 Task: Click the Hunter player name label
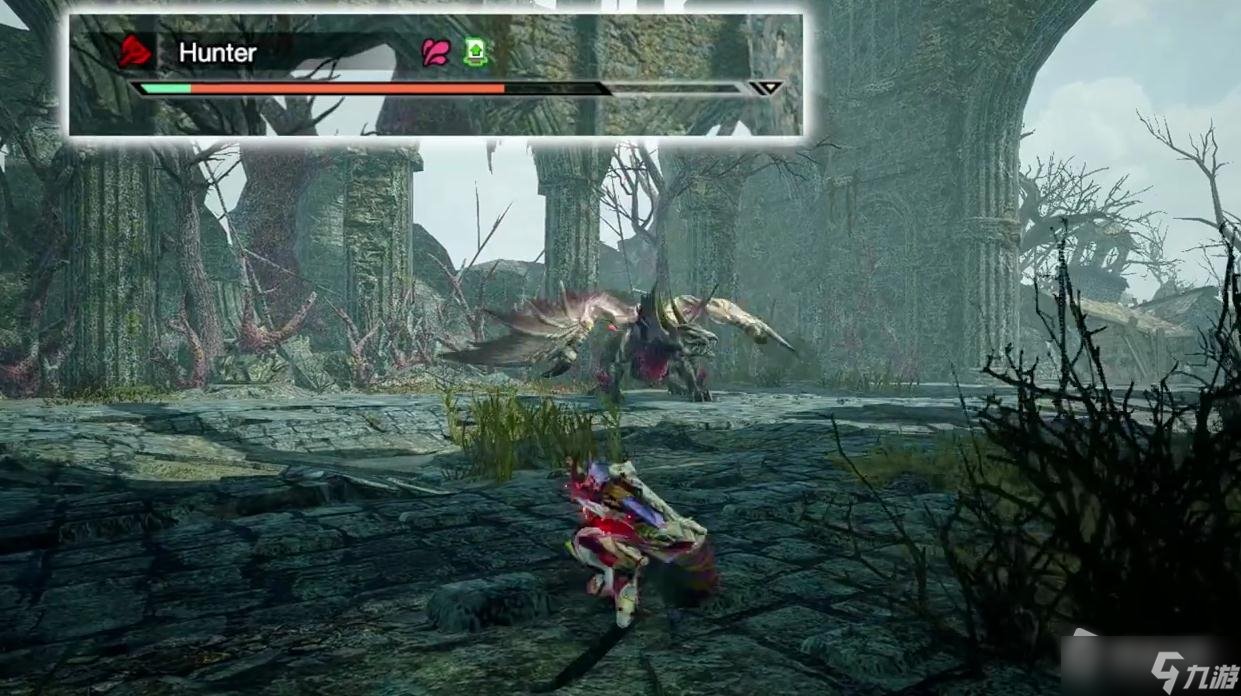point(217,53)
